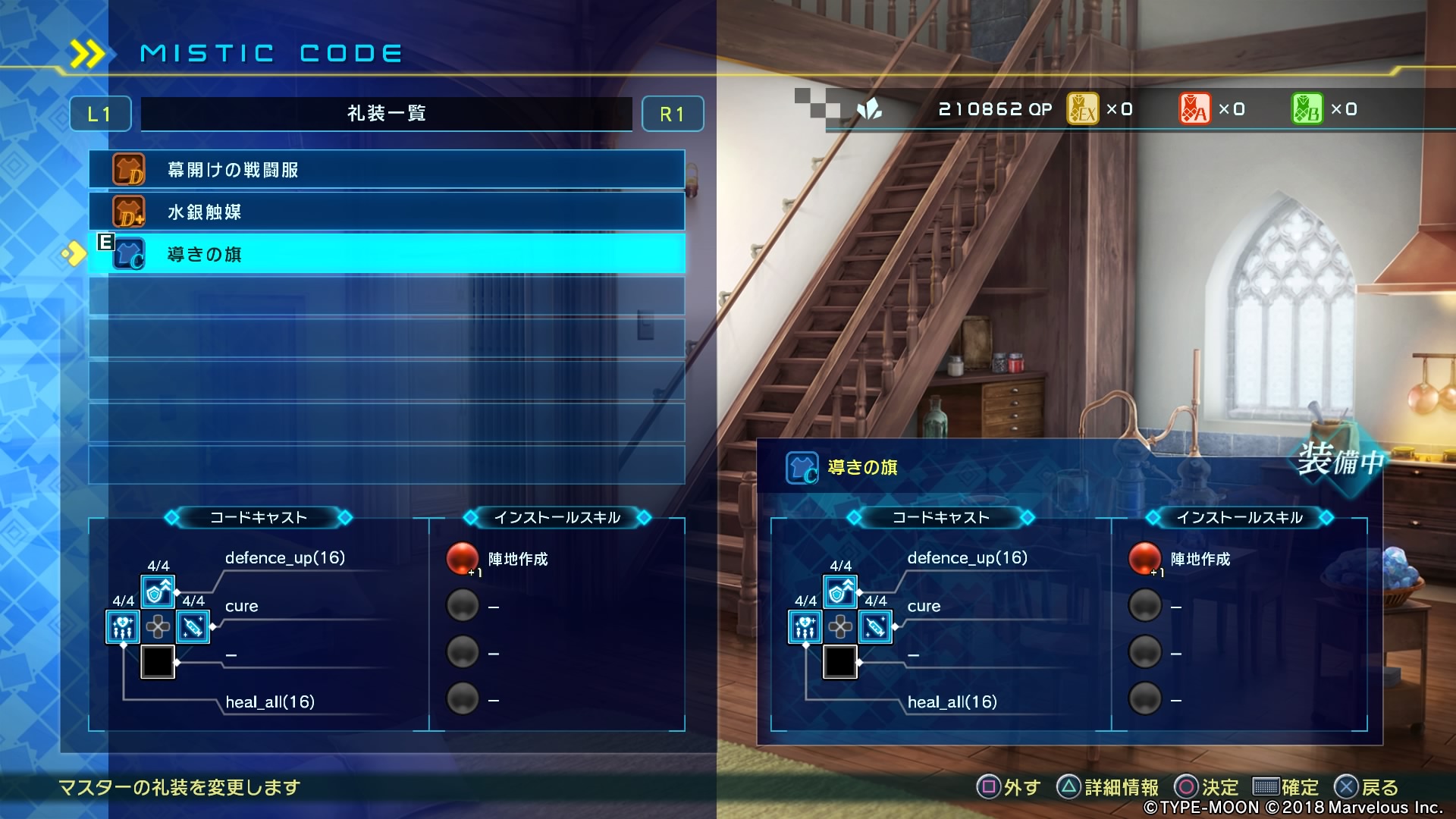Click the equipped panel's defence_up shield icon

point(840,592)
